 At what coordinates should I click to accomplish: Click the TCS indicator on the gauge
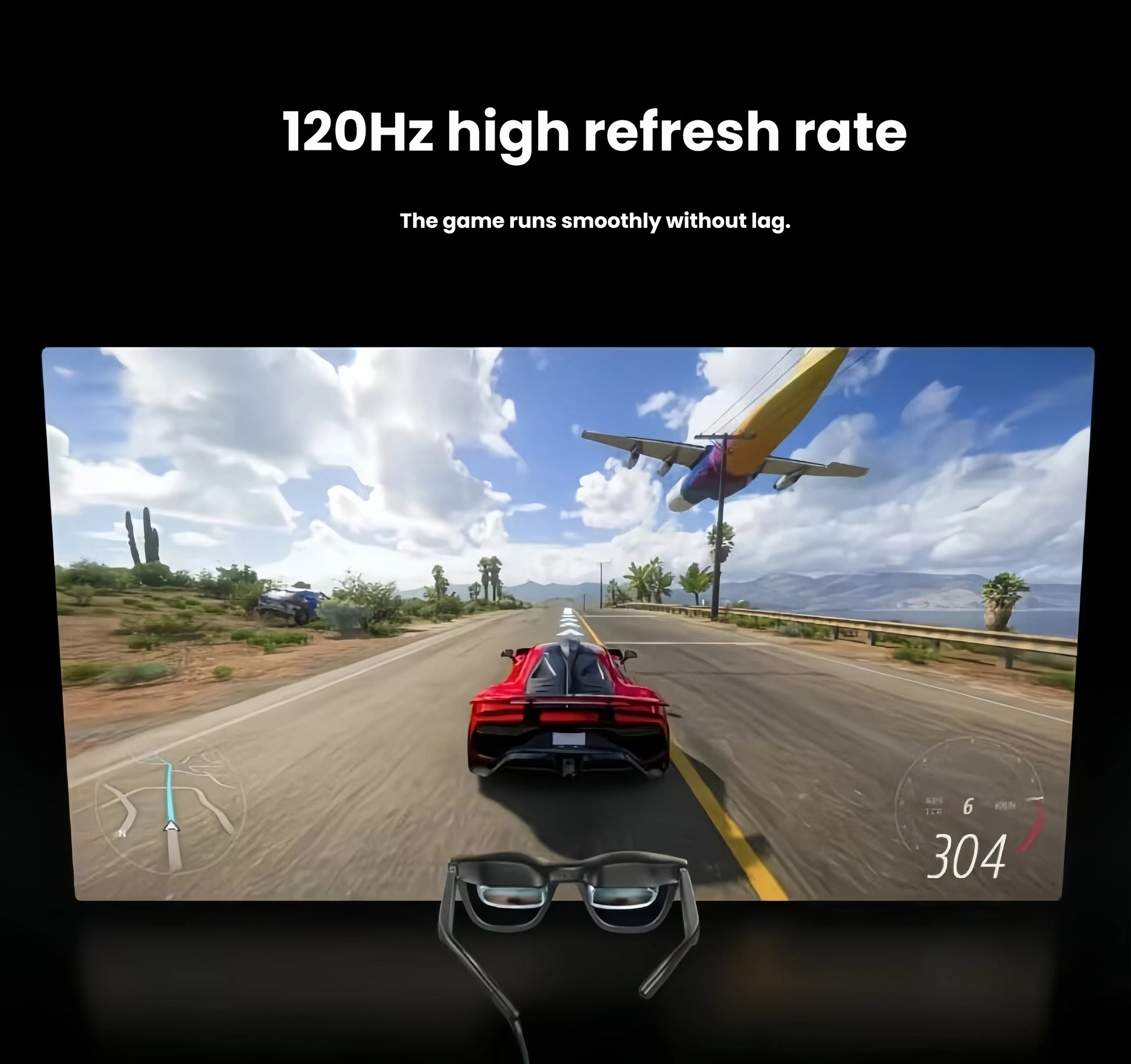click(933, 810)
